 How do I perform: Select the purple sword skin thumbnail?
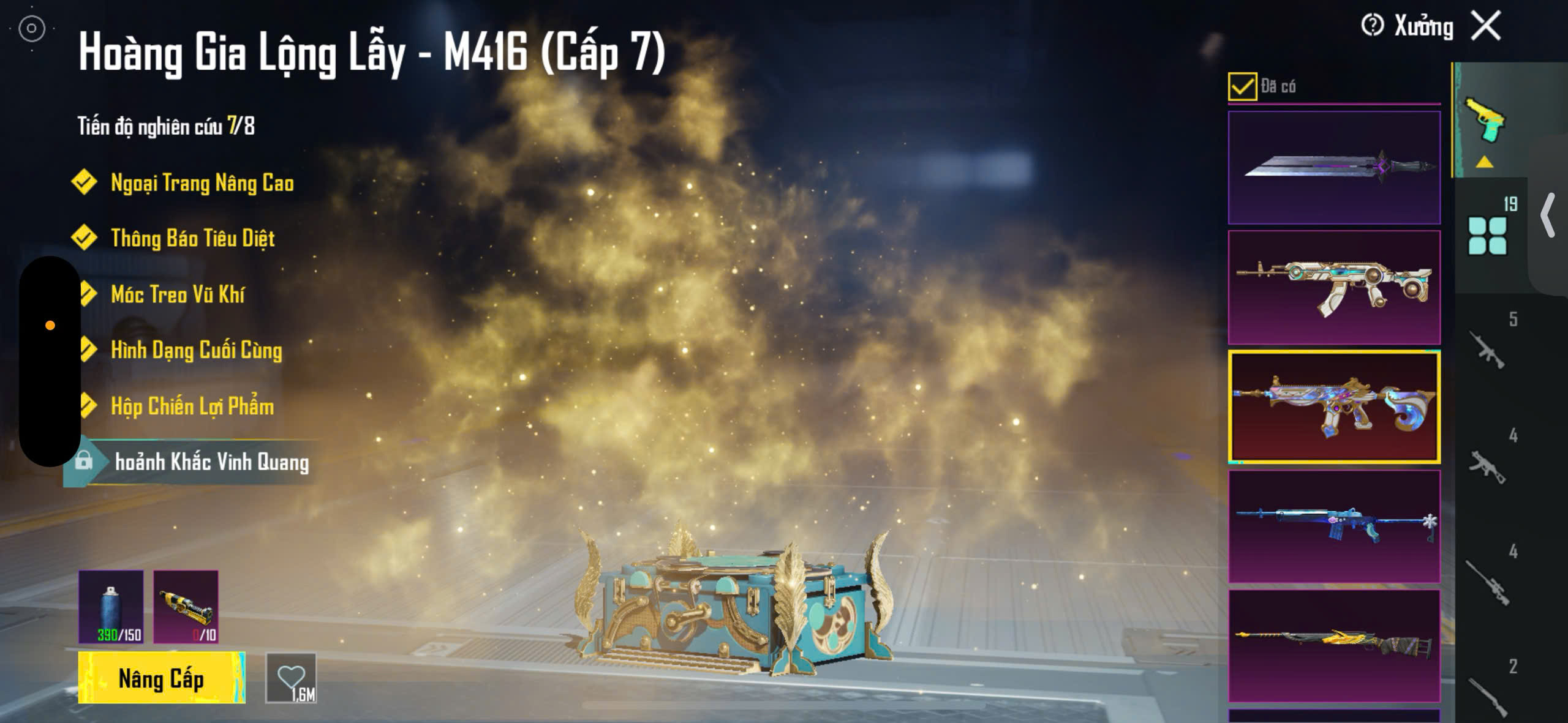click(1334, 167)
